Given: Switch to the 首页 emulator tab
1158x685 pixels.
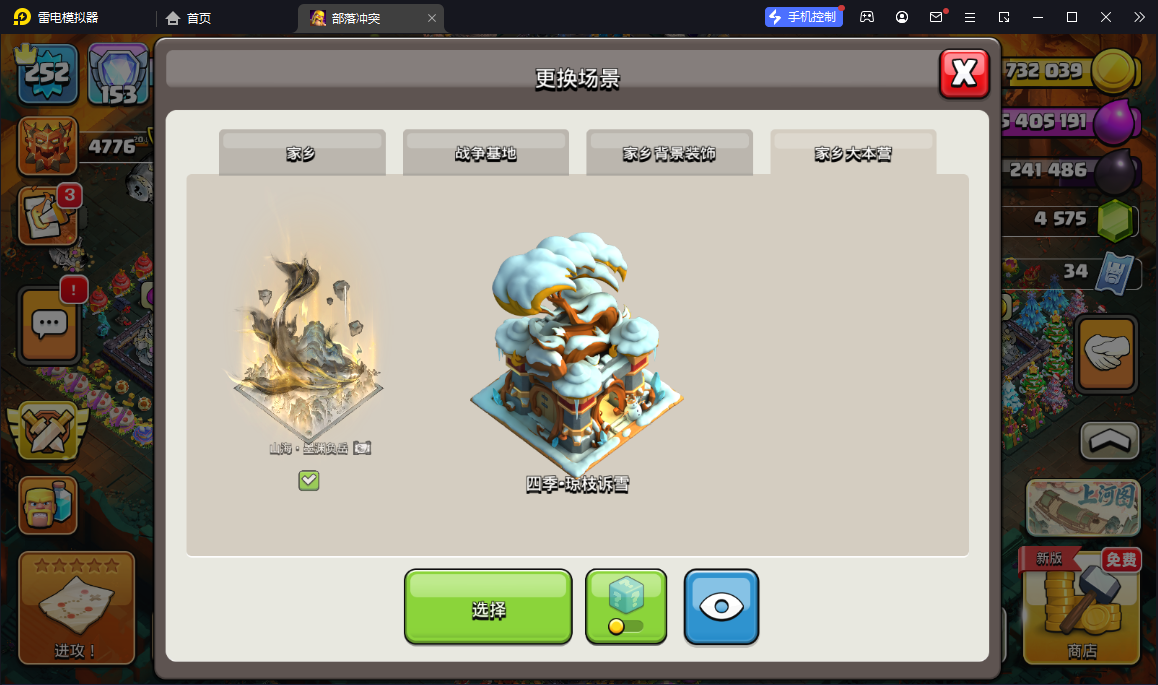Looking at the screenshot, I should point(189,18).
